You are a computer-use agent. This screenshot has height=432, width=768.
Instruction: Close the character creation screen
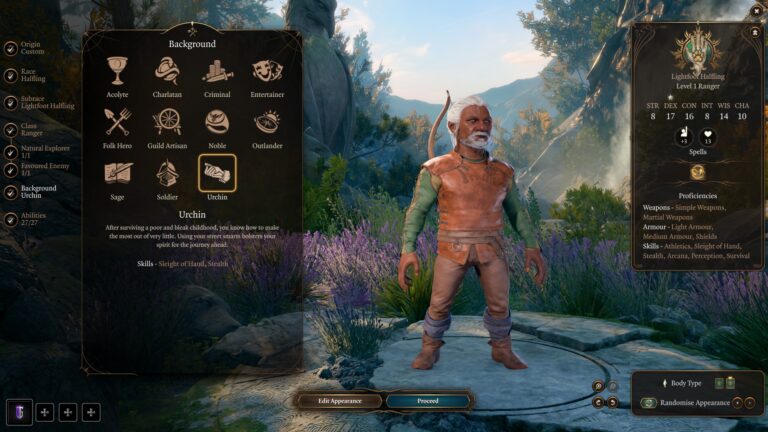[x=757, y=10]
